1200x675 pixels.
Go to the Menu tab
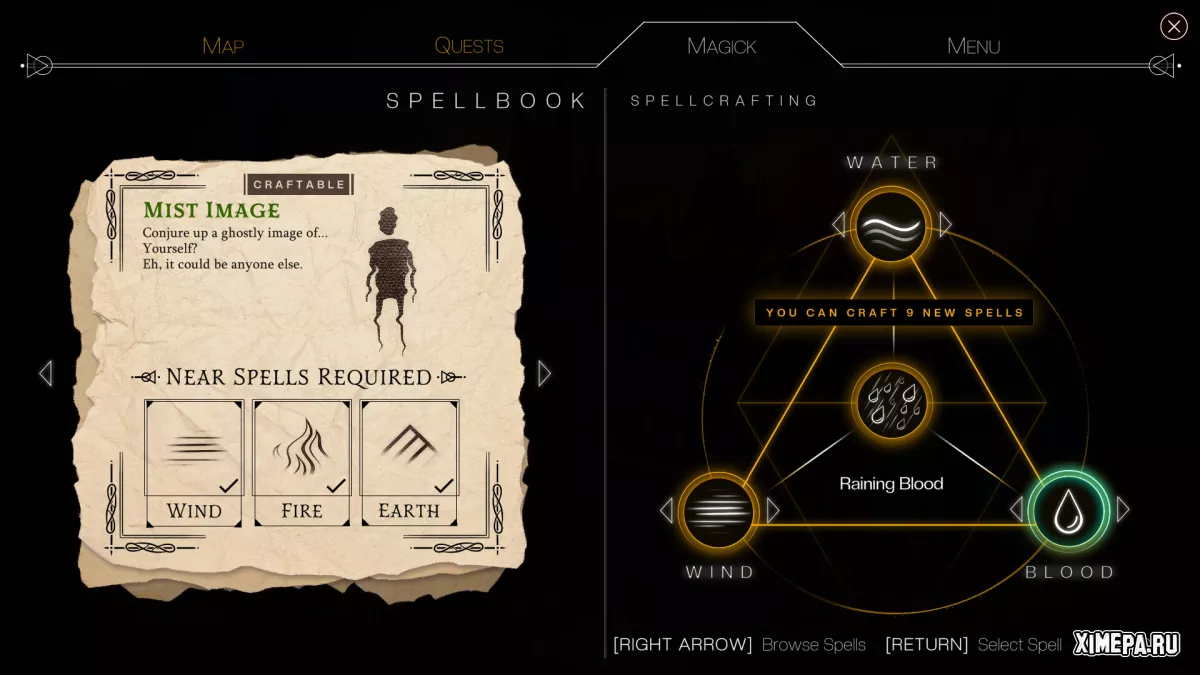tap(973, 46)
